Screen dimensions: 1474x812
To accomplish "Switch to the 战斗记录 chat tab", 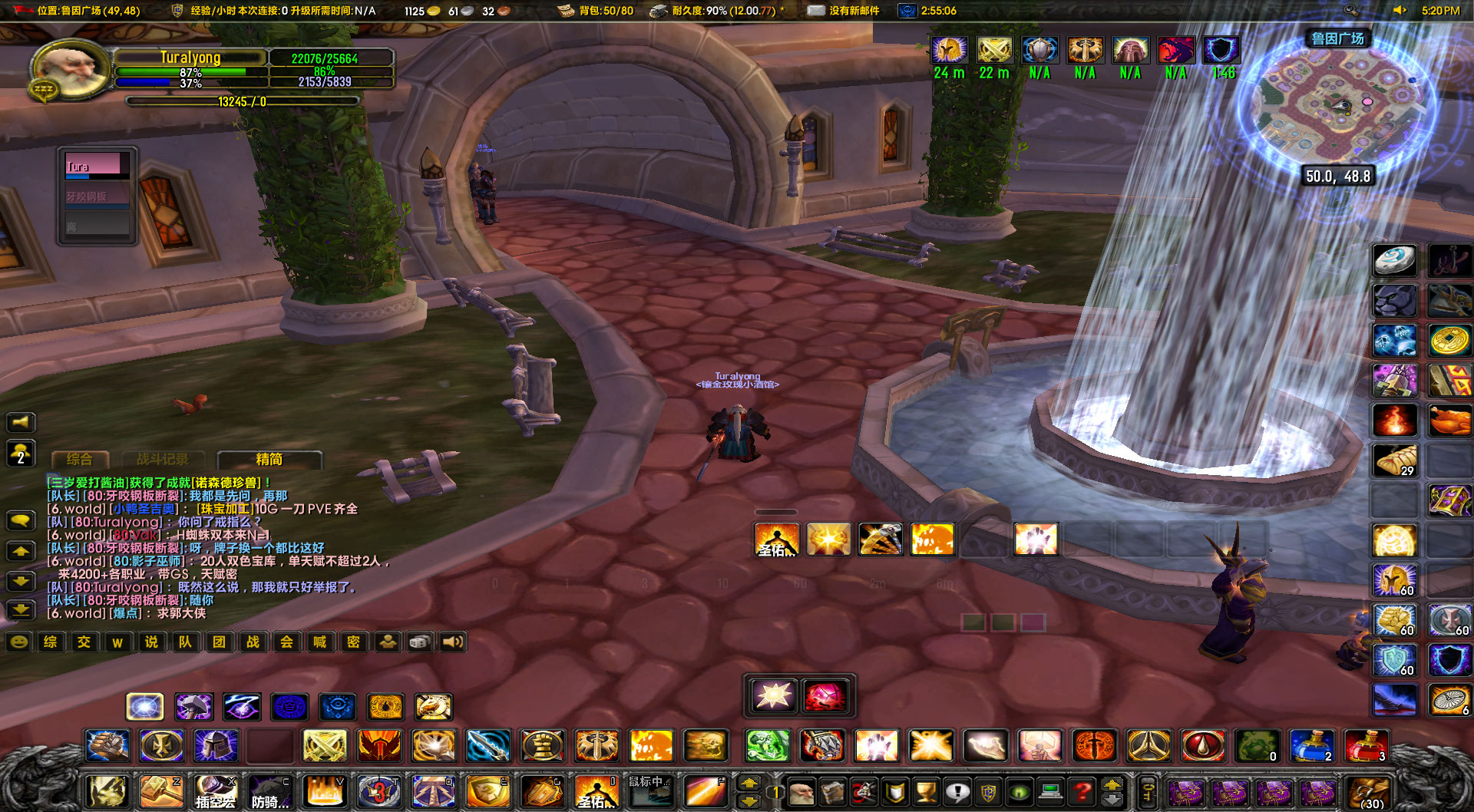I will [x=165, y=459].
